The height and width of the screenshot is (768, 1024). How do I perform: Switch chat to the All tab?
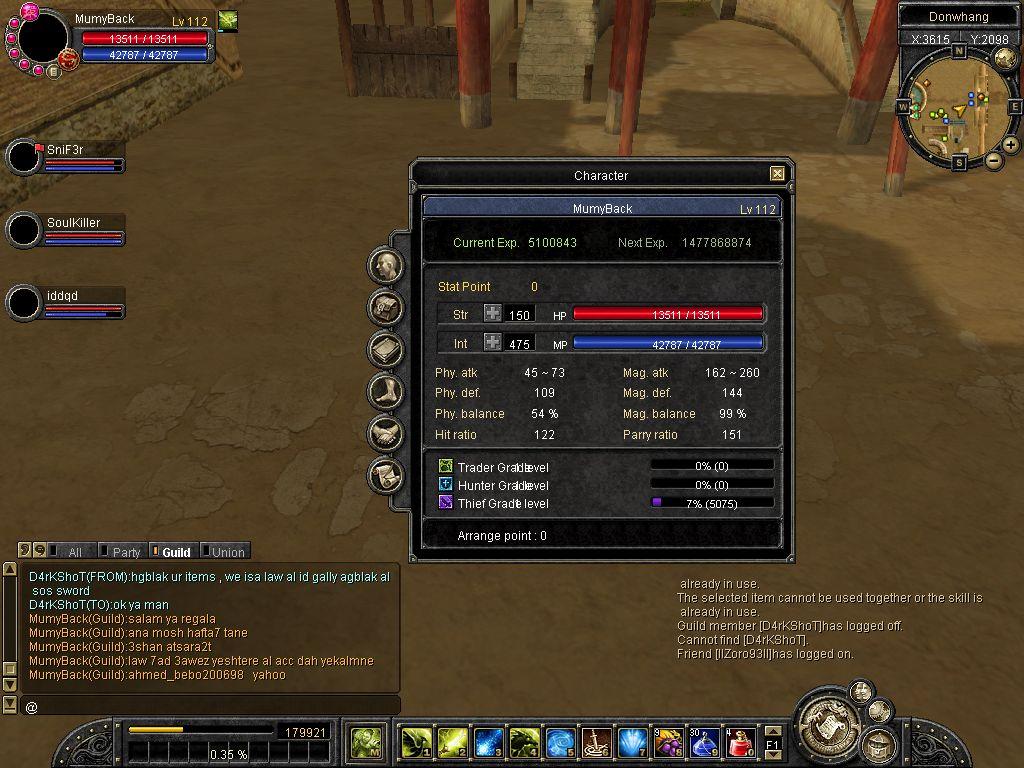coord(72,551)
